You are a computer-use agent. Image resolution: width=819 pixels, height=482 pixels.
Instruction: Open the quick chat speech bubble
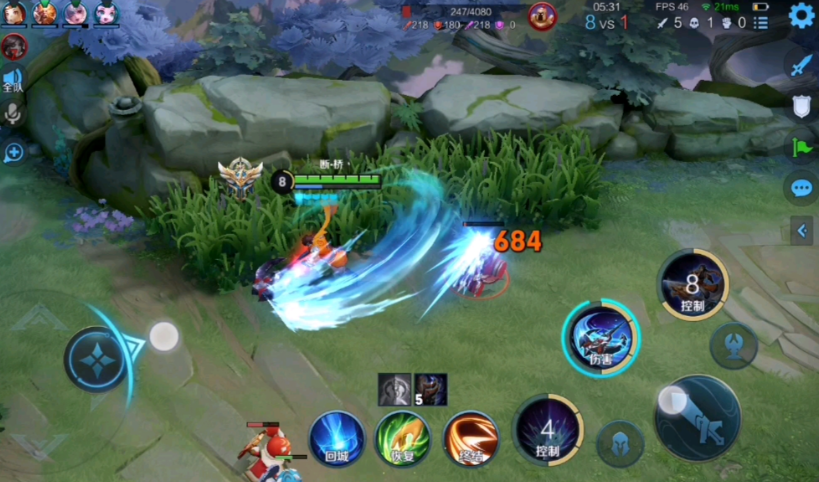[x=801, y=187]
